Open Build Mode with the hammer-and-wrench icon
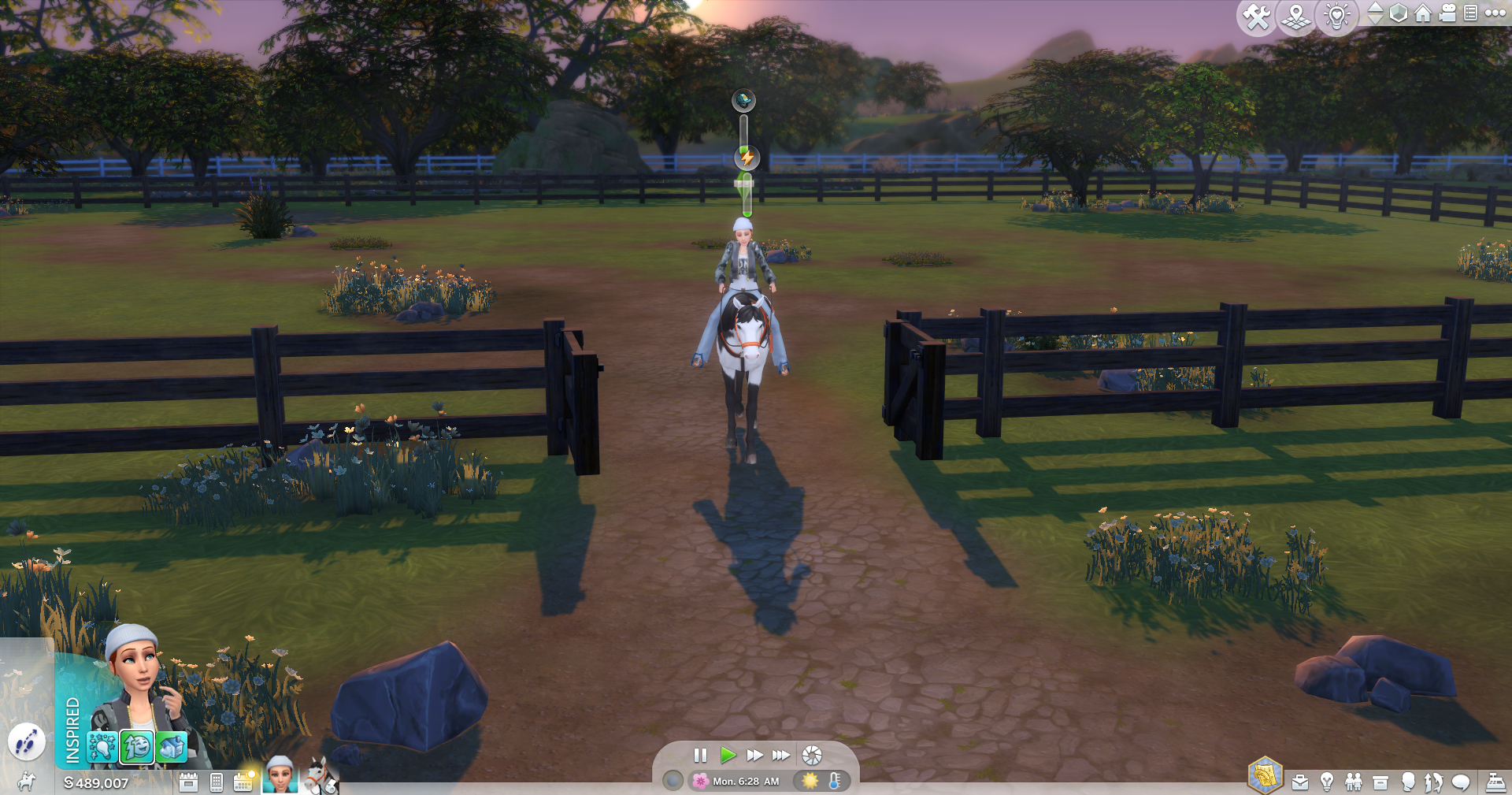The width and height of the screenshot is (1512, 795). [x=1256, y=17]
